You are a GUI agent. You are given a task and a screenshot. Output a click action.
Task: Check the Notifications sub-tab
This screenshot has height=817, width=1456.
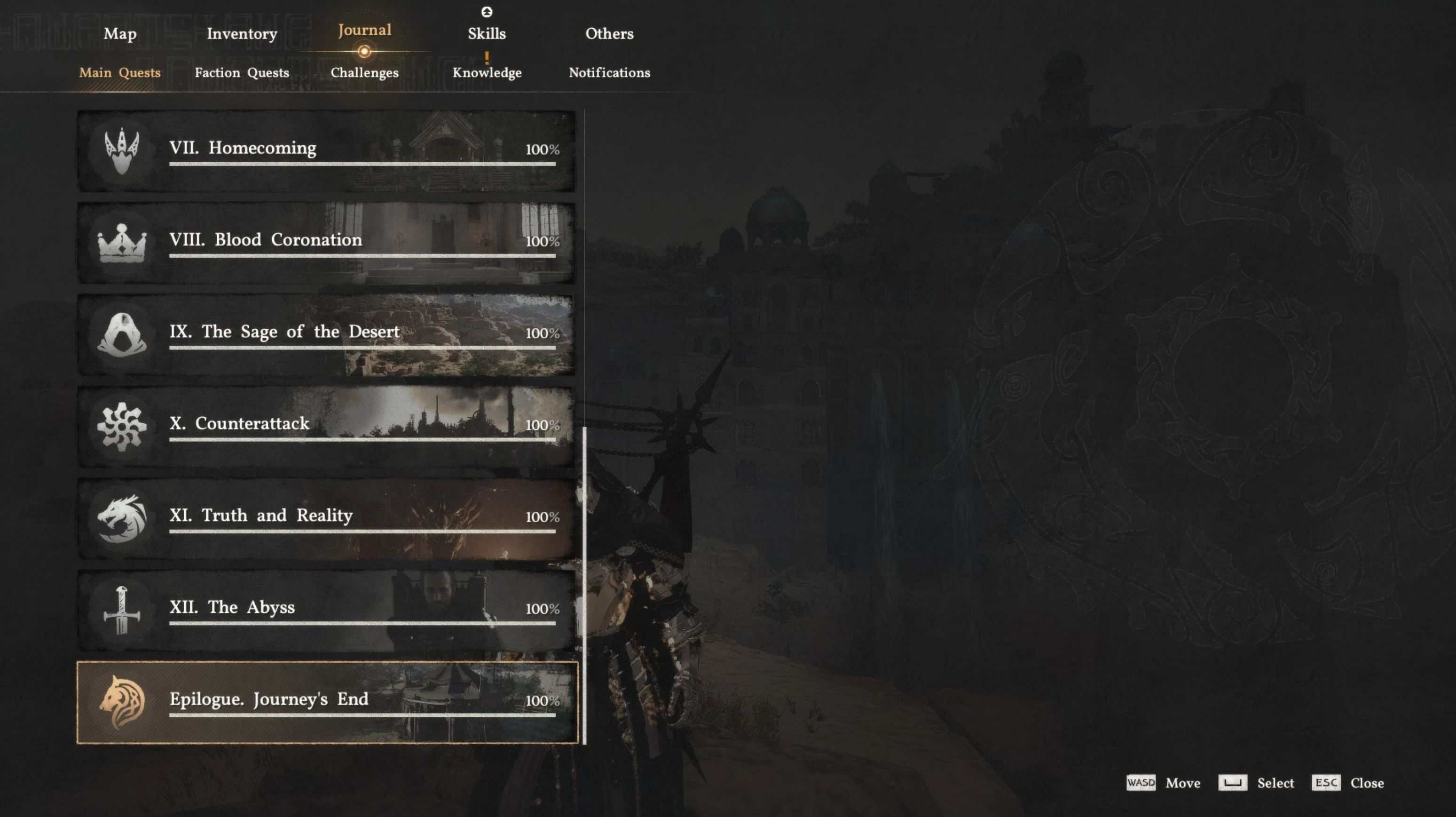pos(609,72)
